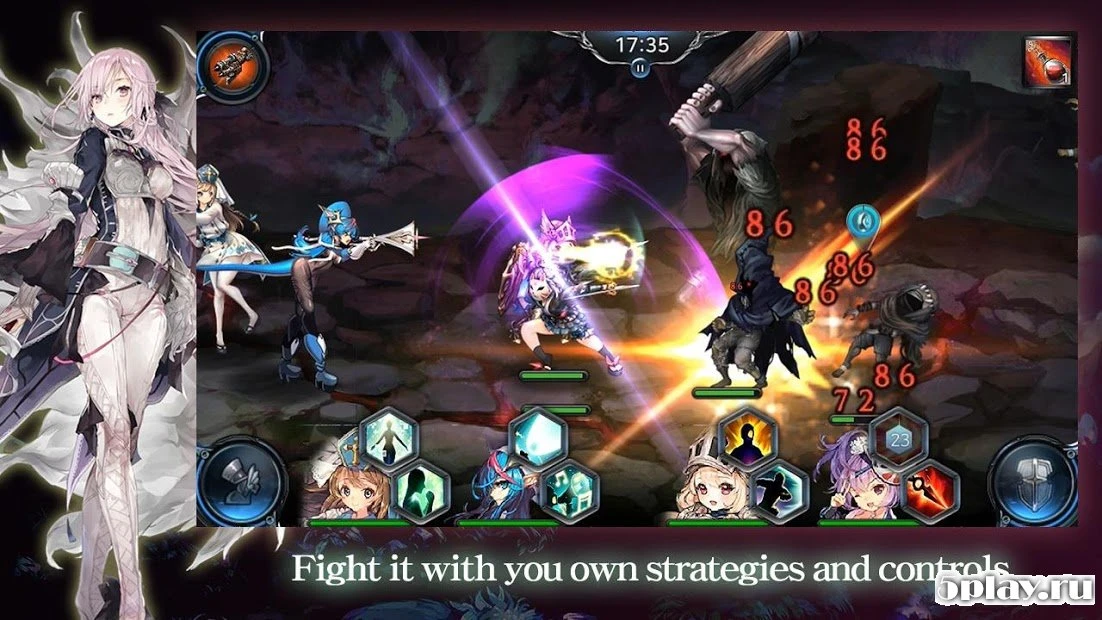
Task: Tap the skill on cooldown showing 23
Action: point(897,440)
